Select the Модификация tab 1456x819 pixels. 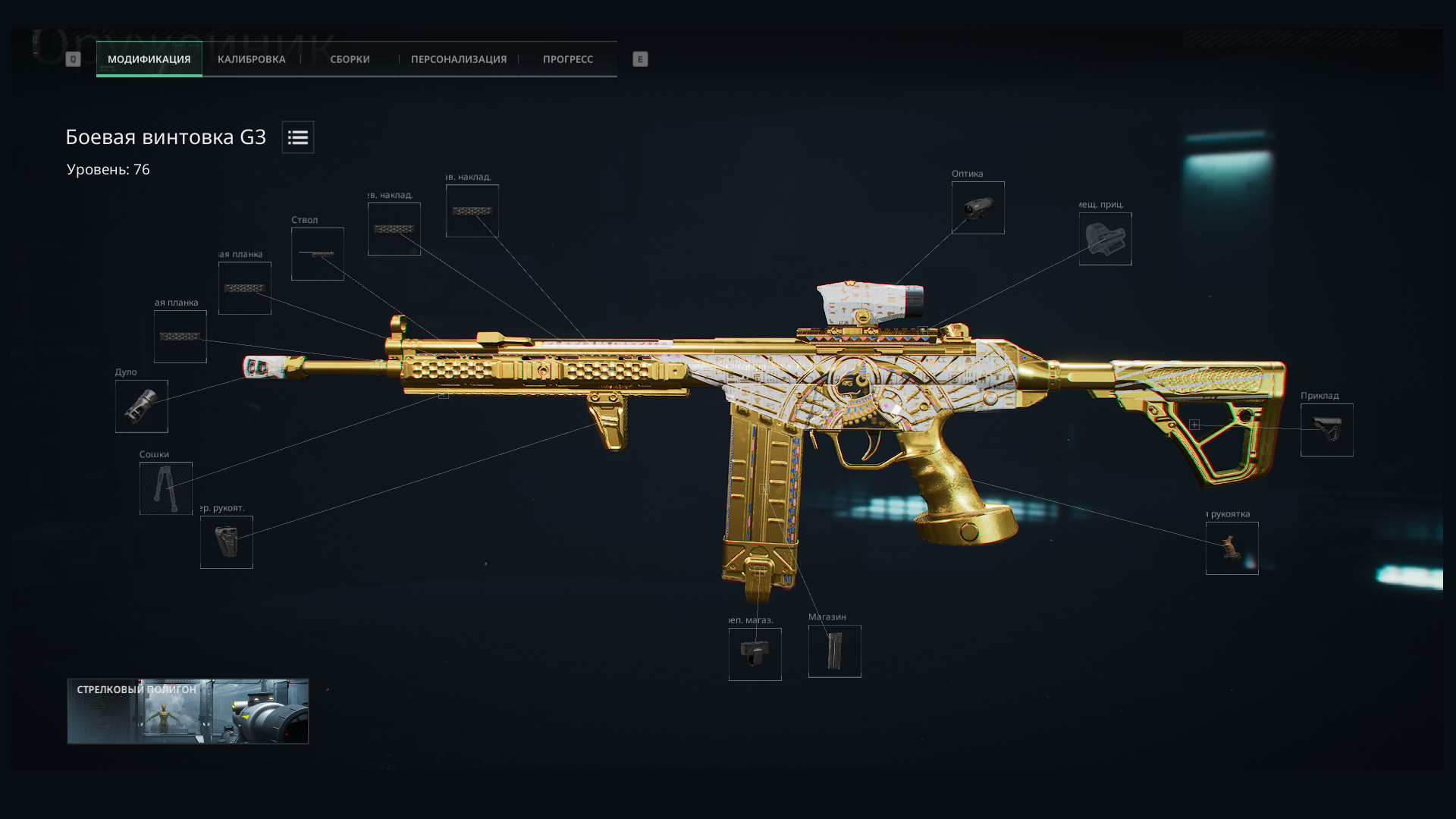click(x=149, y=59)
